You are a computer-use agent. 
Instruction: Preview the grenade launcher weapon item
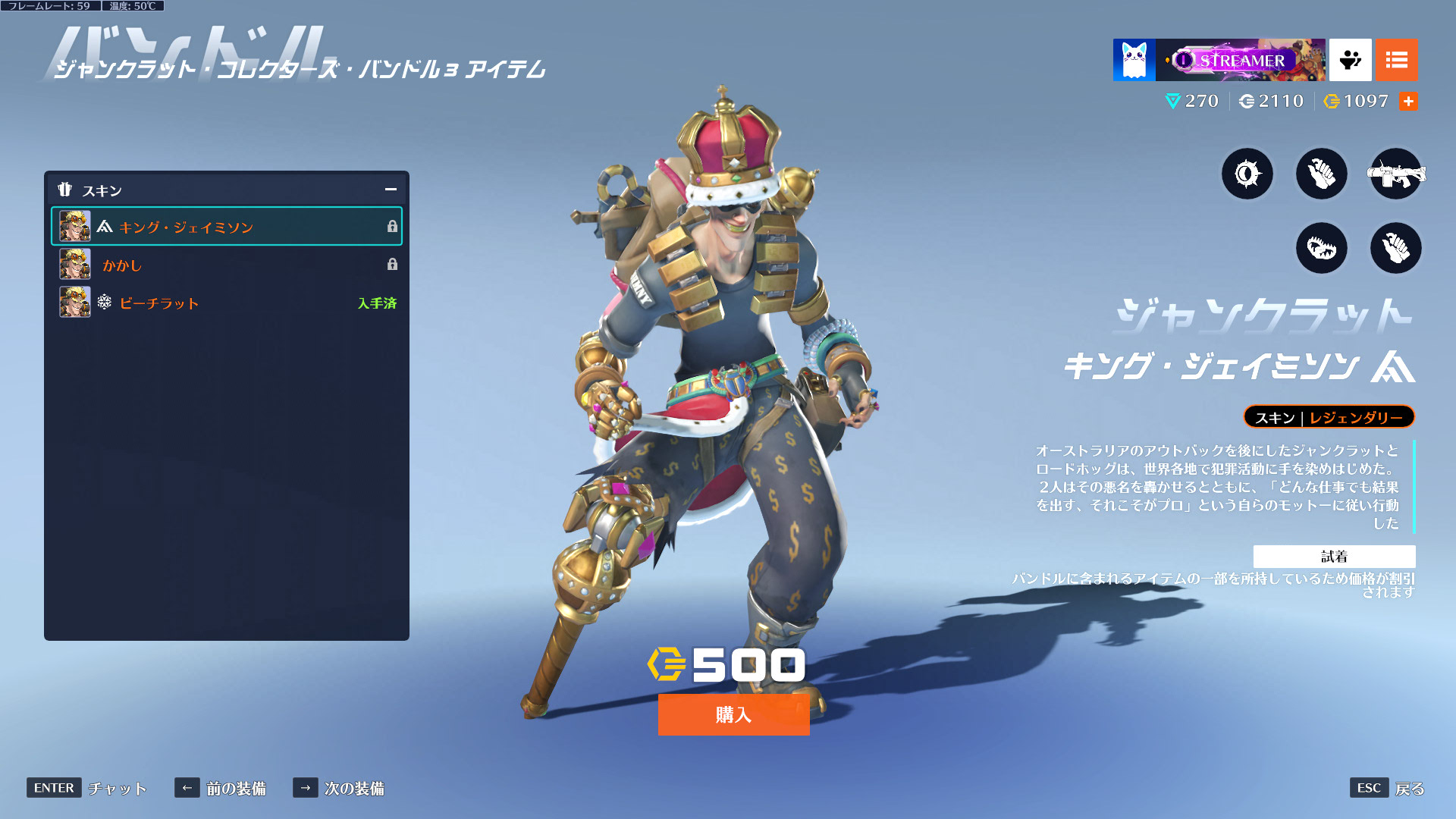coord(1395,174)
